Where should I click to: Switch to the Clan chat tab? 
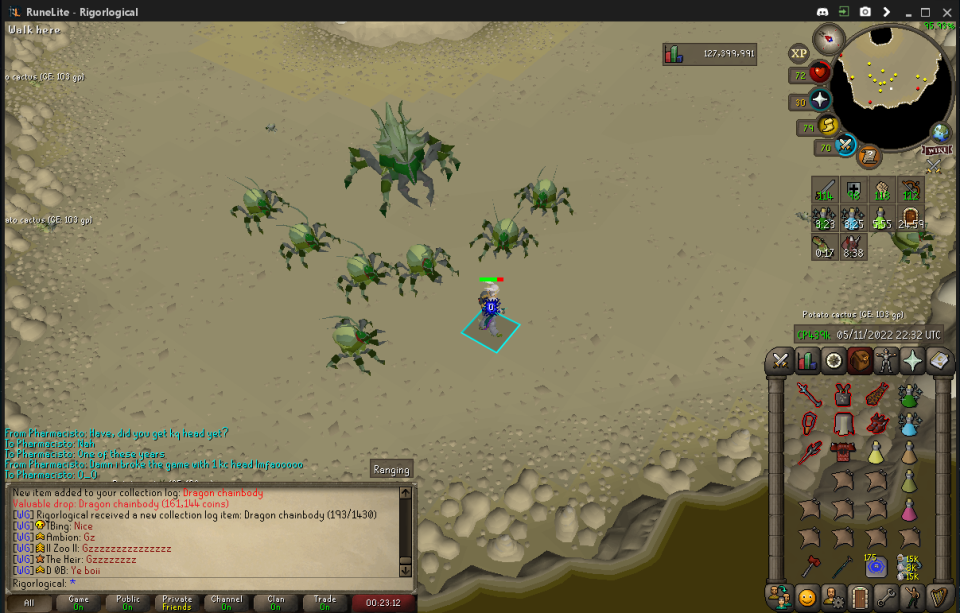point(275,602)
